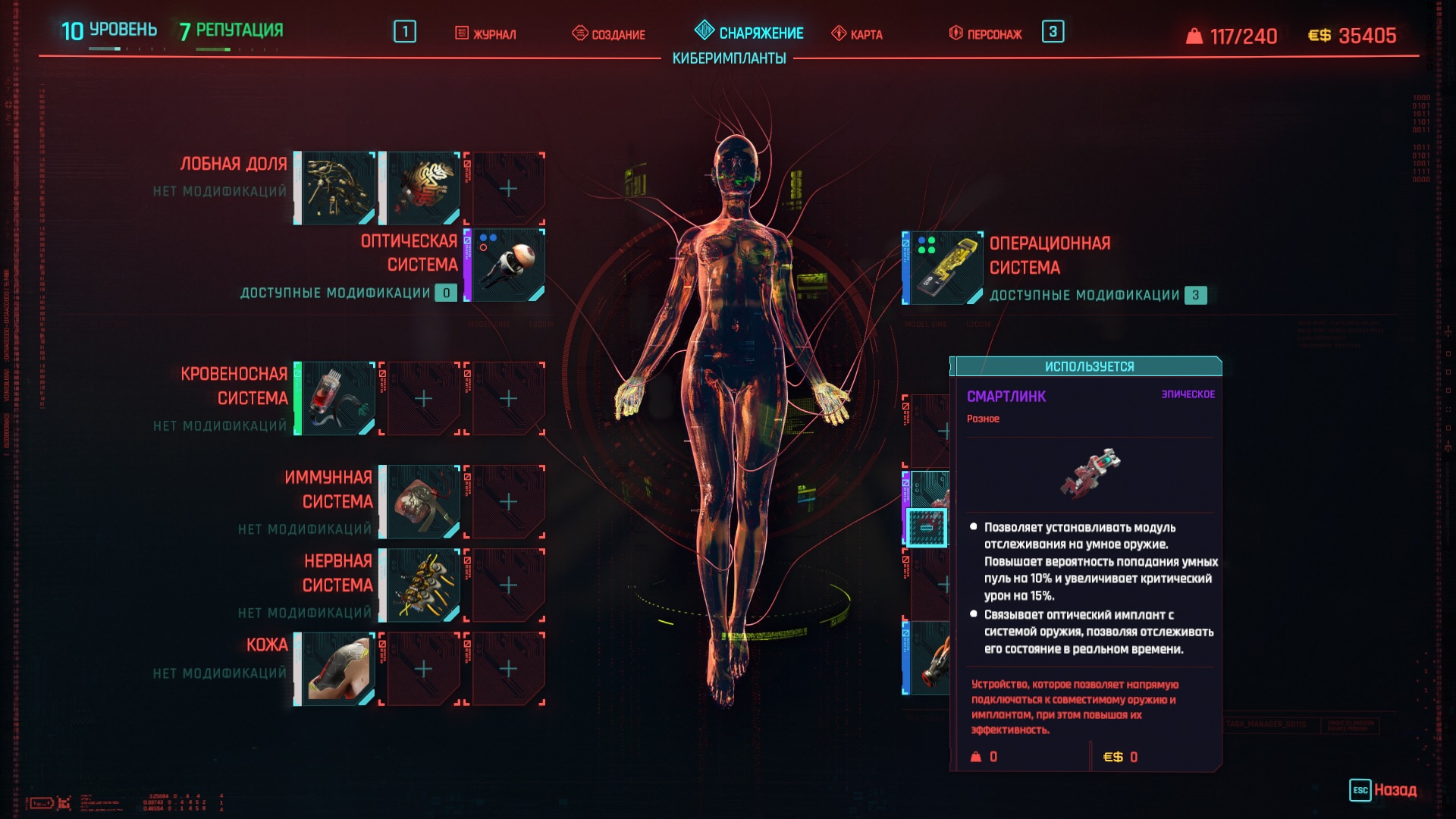The width and height of the screenshot is (1456, 819).
Task: Switch to the Создание tab
Action: (609, 34)
